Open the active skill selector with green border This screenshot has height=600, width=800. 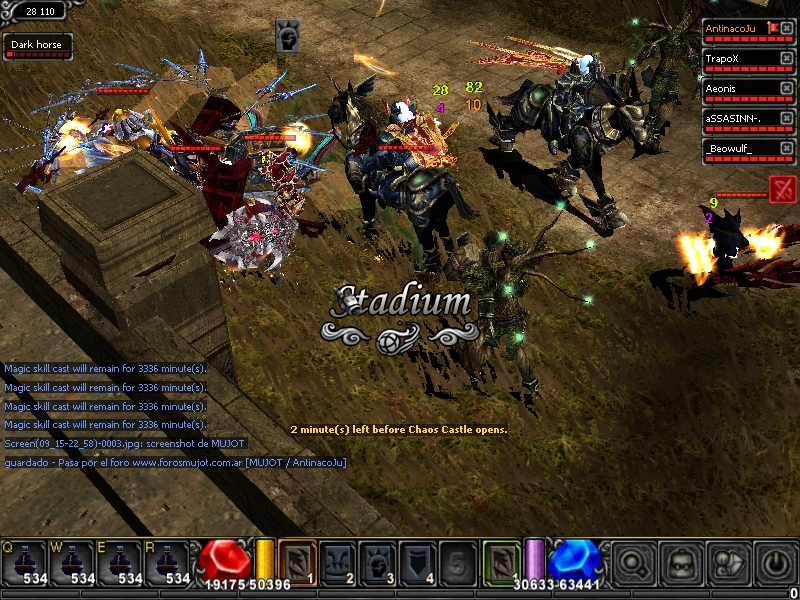[502, 561]
